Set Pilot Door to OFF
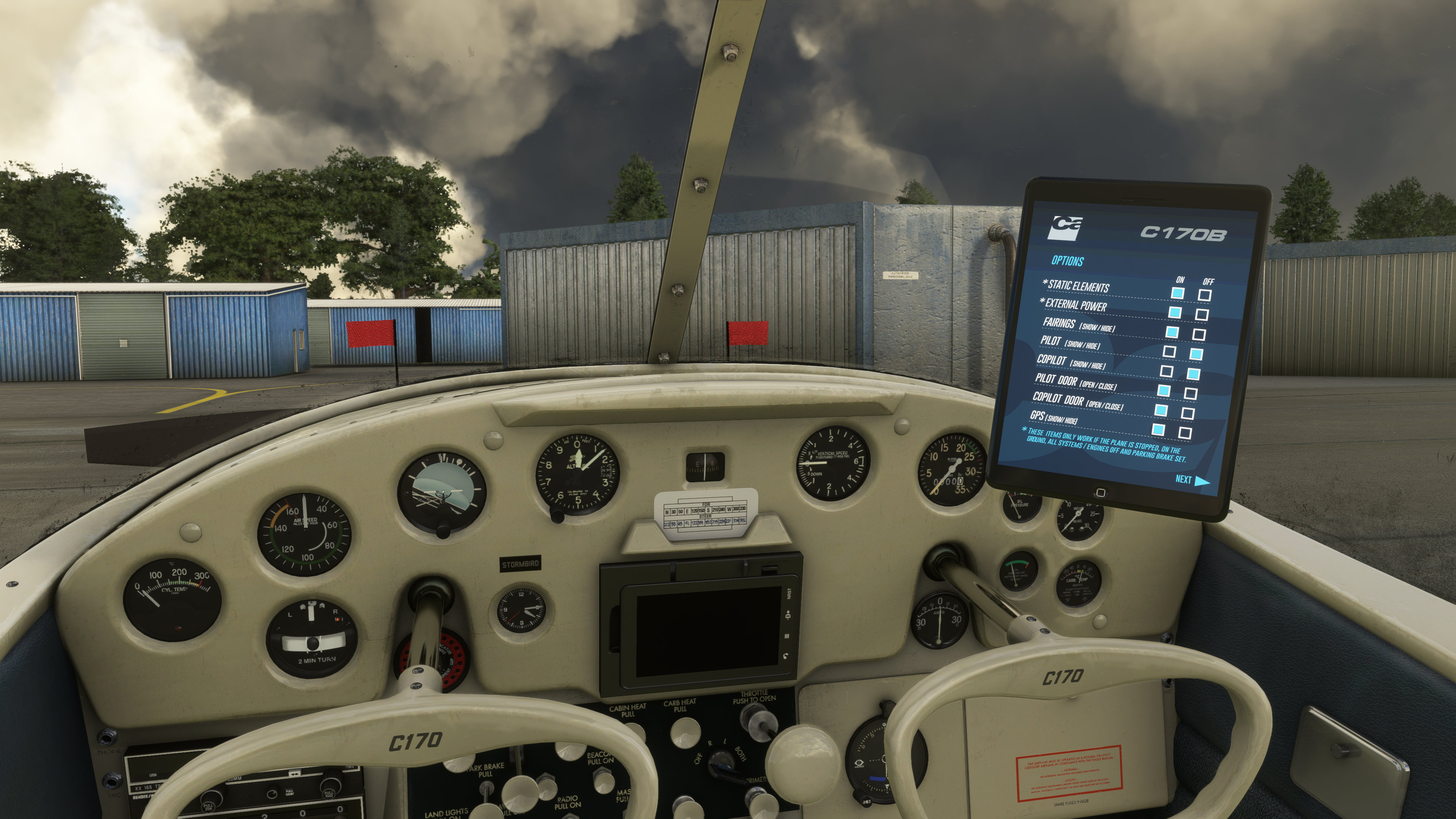Screen dimensions: 1456x819 tap(1190, 394)
